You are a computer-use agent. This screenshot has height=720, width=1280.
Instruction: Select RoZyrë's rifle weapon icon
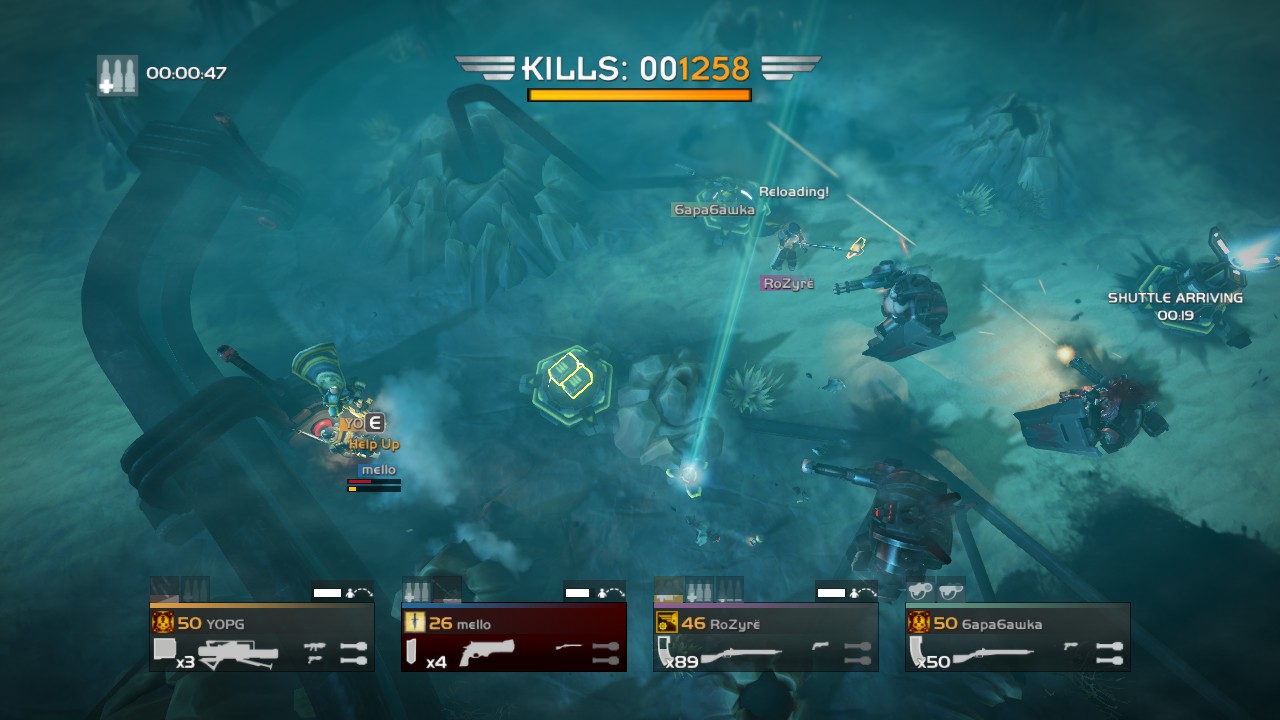tap(743, 654)
